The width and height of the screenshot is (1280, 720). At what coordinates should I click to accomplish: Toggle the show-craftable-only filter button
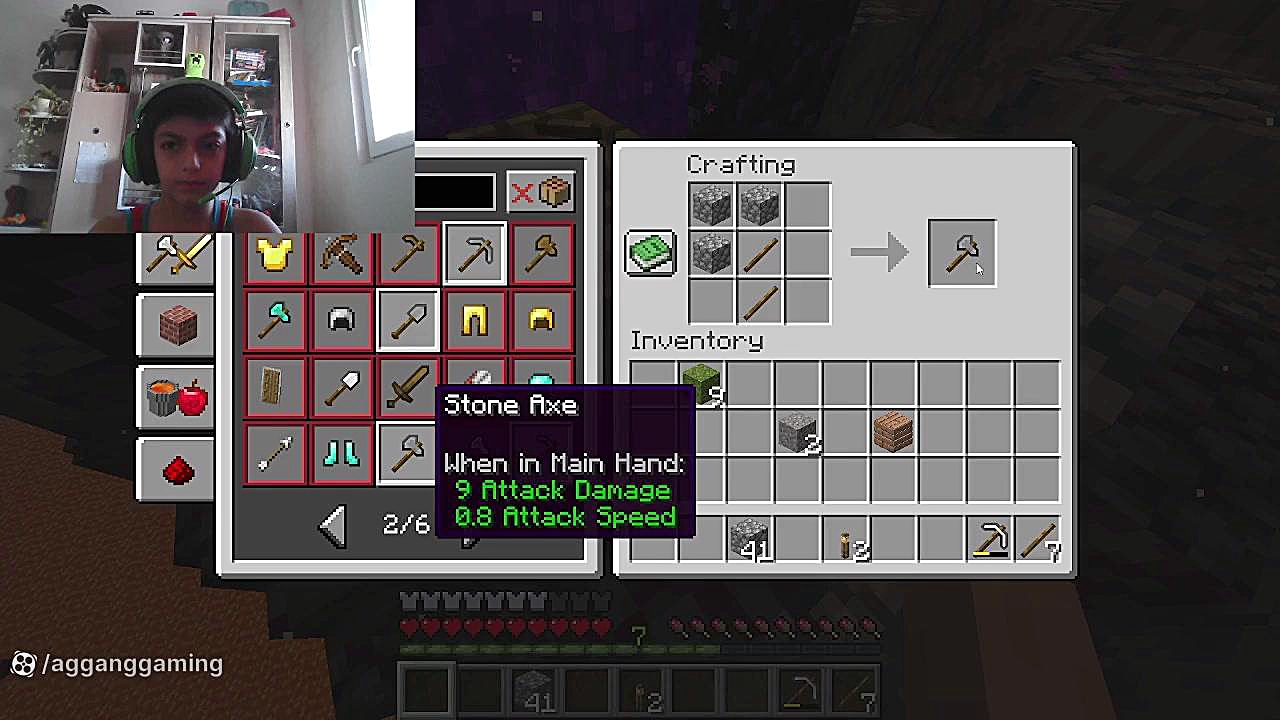pos(541,192)
